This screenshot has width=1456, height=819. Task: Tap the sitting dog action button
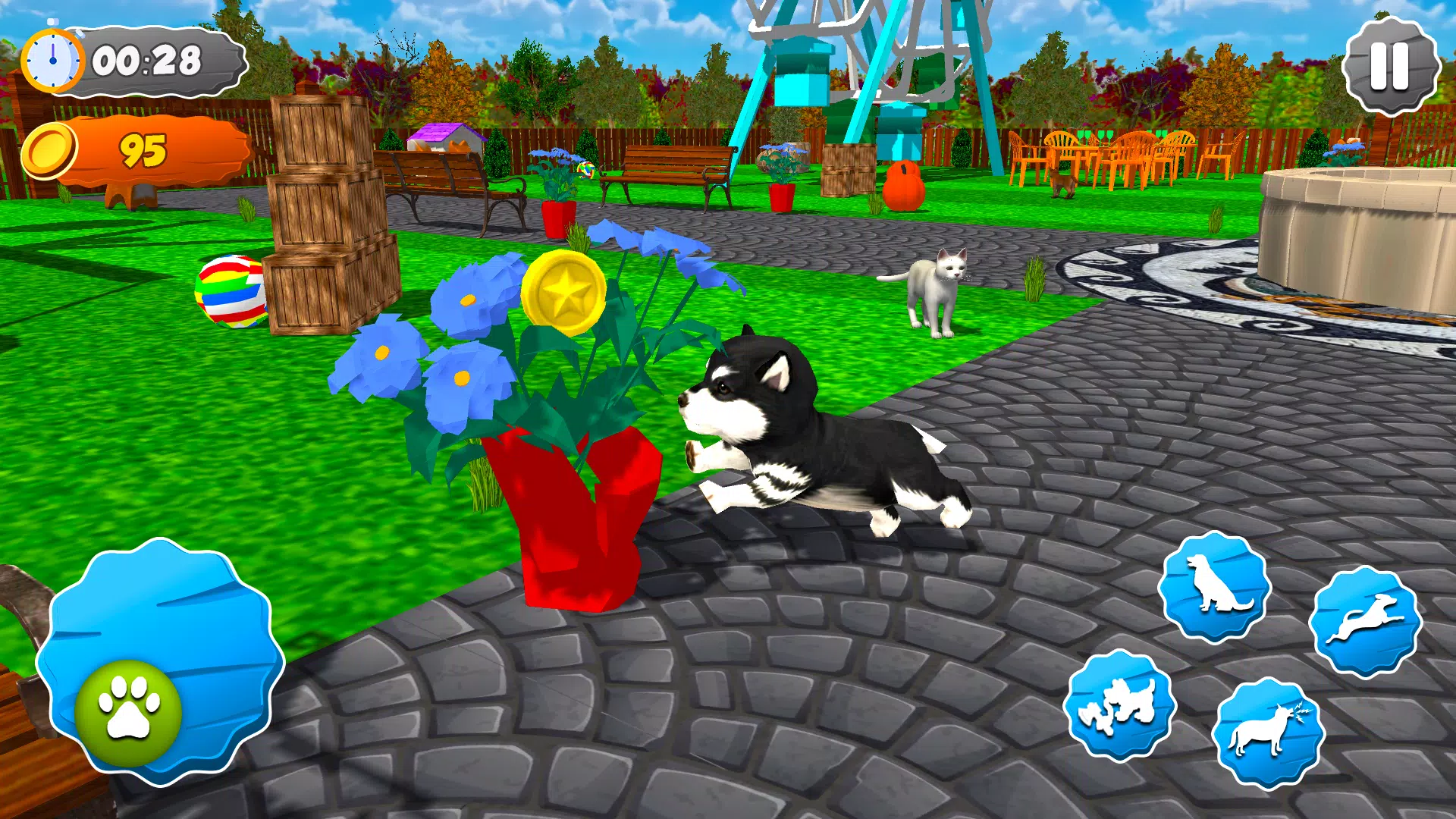(x=1214, y=586)
